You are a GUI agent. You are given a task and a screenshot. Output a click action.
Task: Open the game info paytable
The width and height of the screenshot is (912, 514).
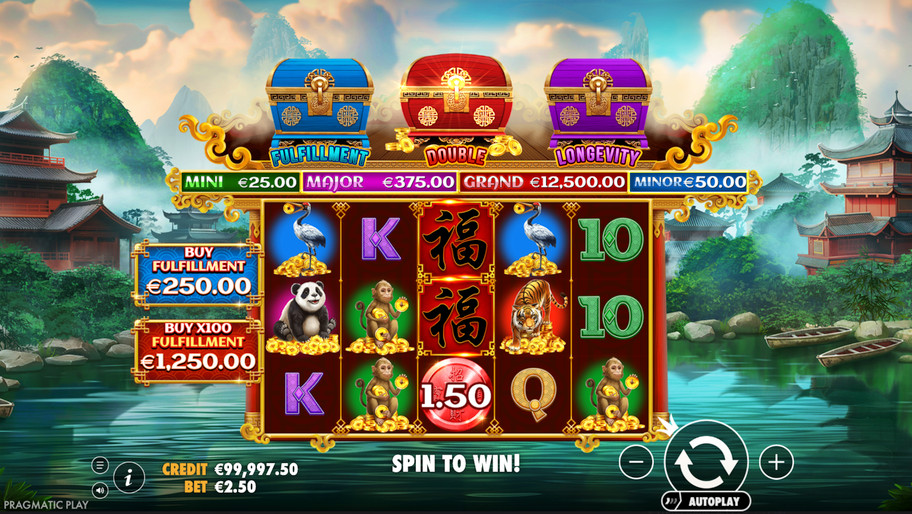(128, 478)
